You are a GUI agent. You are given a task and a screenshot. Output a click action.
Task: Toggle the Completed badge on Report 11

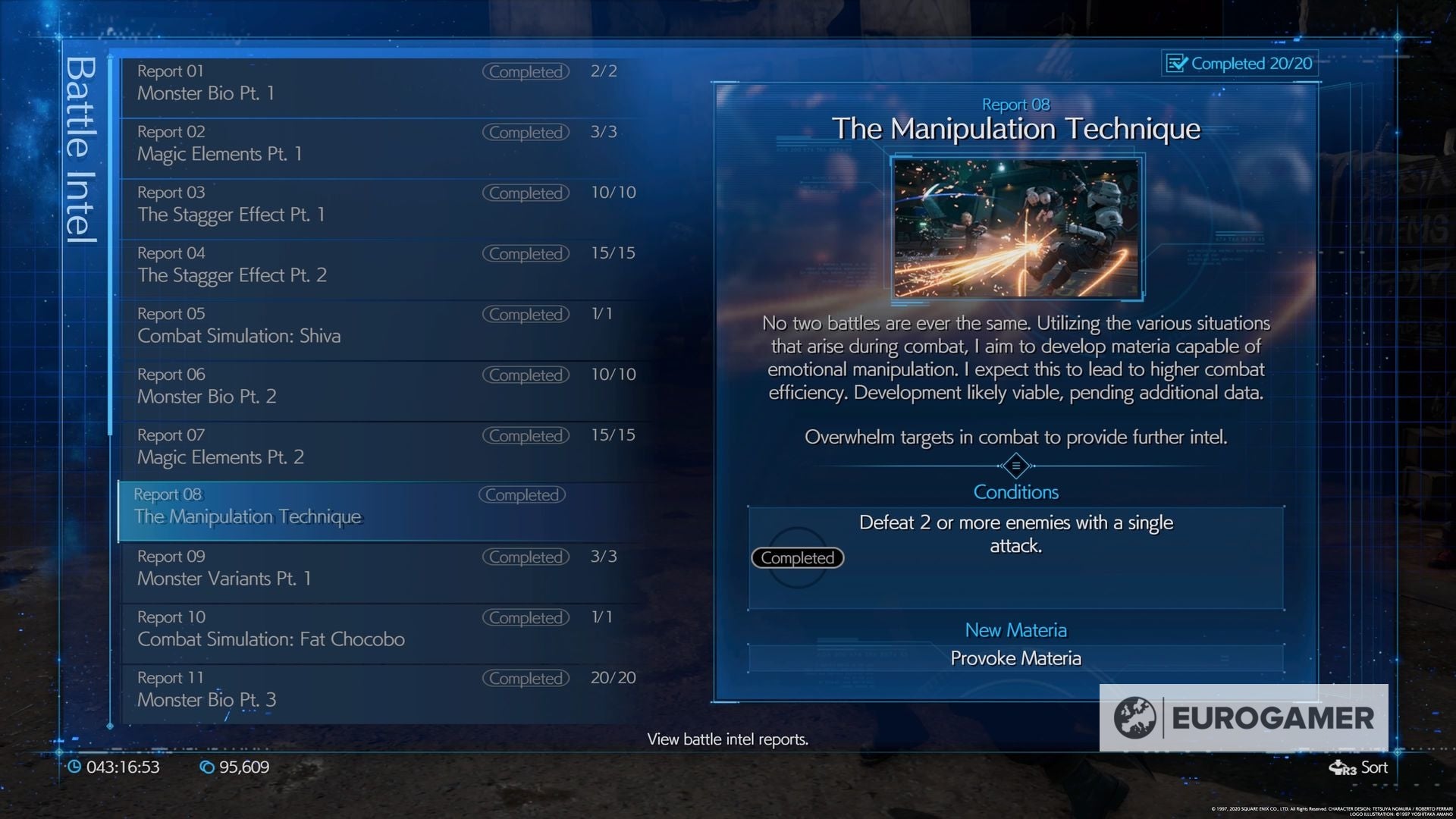[526, 678]
